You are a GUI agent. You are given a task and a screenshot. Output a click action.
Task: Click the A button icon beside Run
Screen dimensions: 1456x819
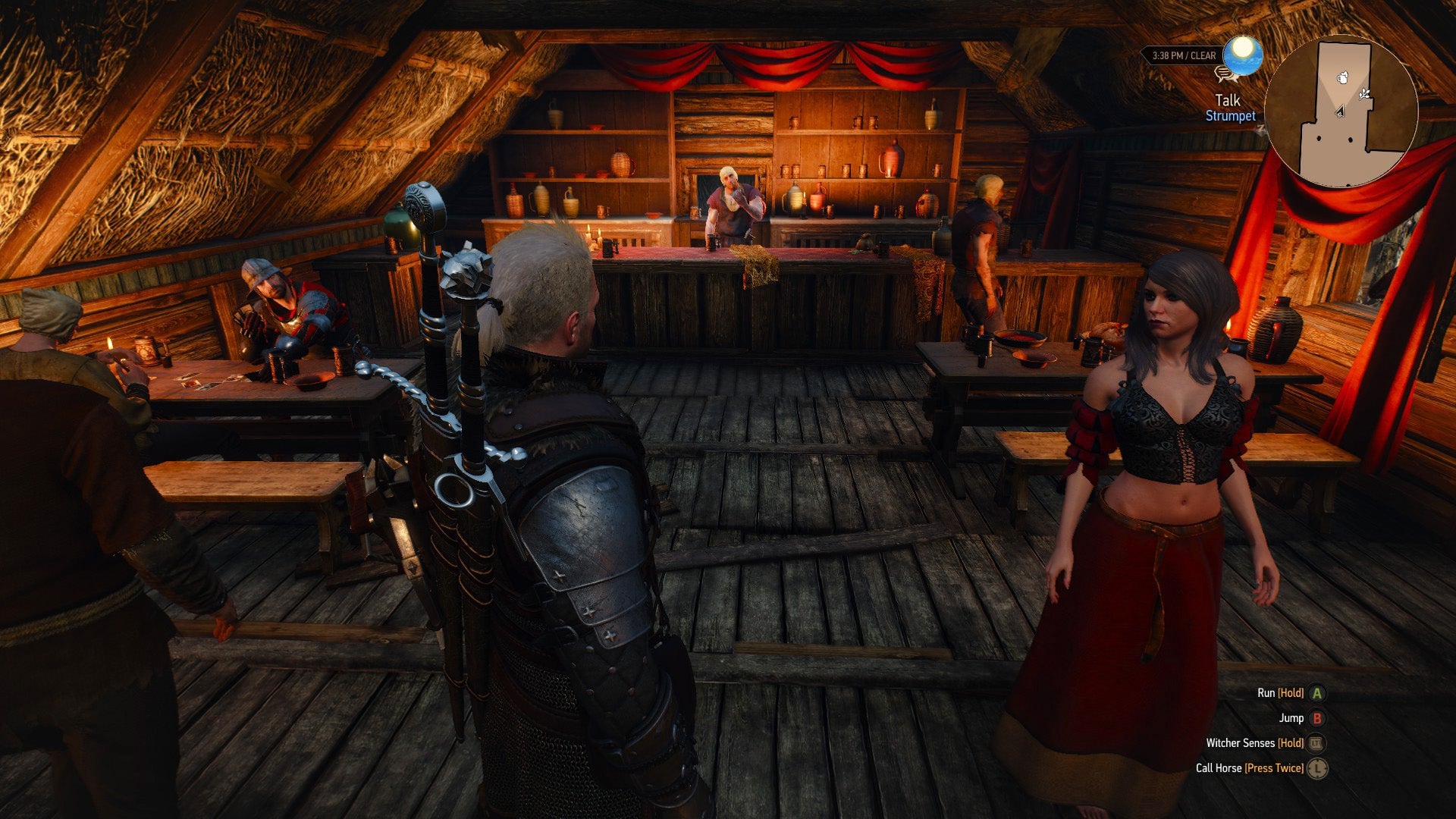(1317, 692)
